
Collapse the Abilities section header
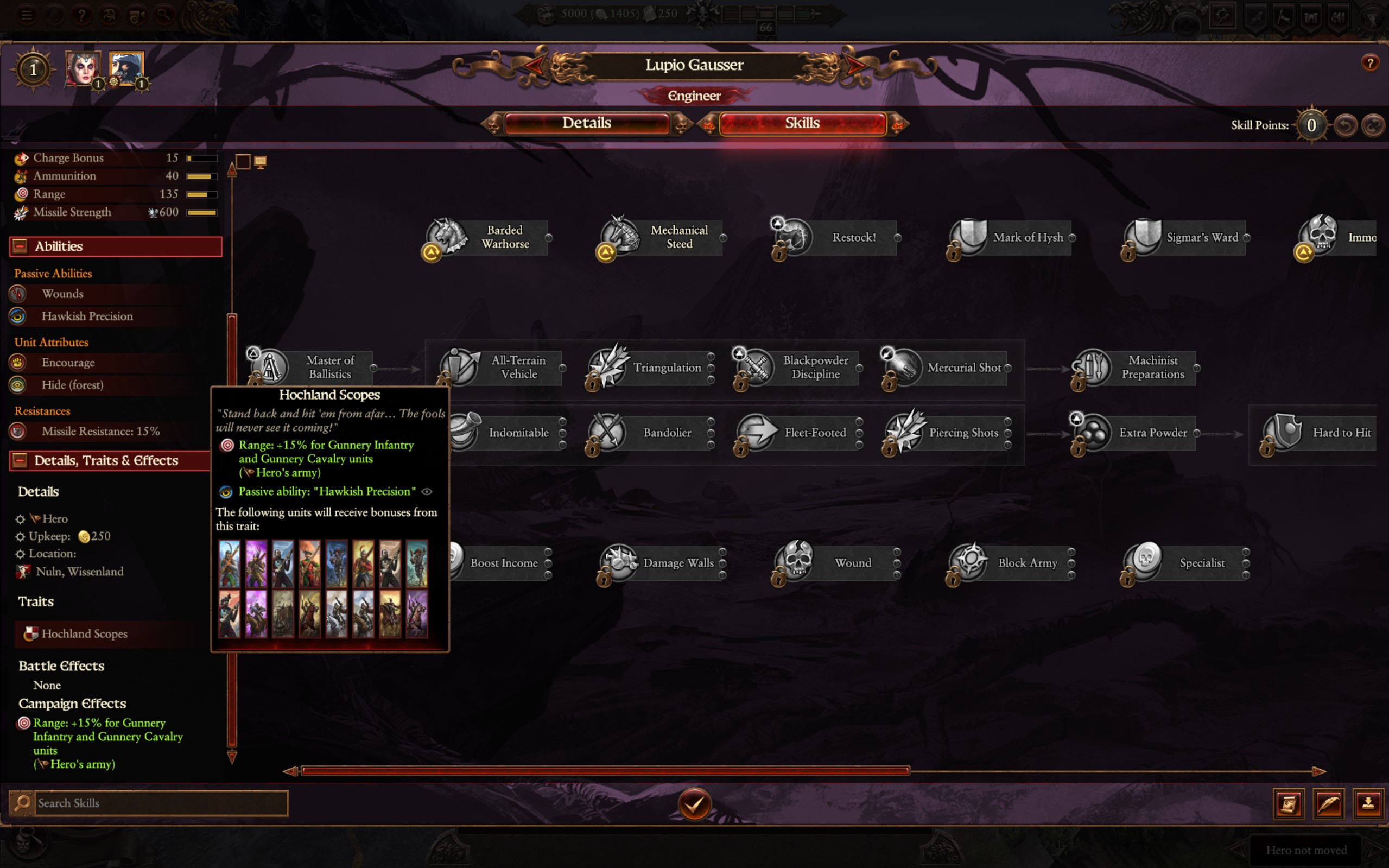click(x=20, y=246)
